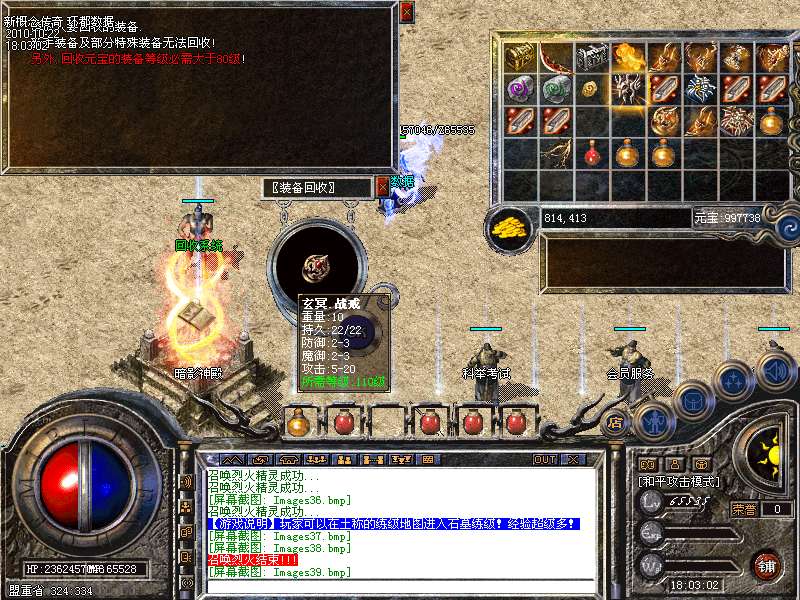Image resolution: width=800 pixels, height=600 pixels.
Task: Open the 铺 shop button
Action: (765, 565)
